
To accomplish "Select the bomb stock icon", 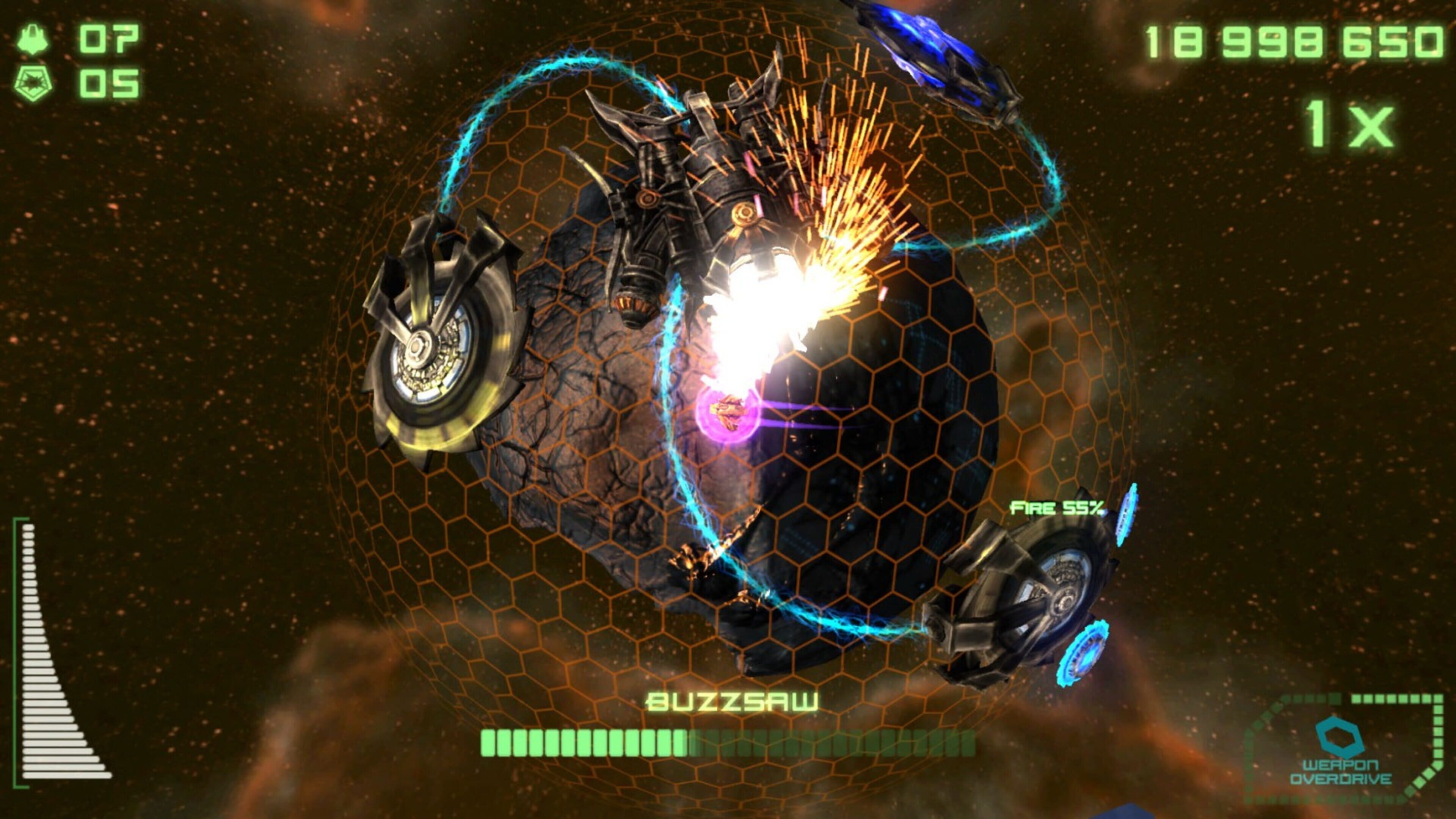I will [33, 83].
